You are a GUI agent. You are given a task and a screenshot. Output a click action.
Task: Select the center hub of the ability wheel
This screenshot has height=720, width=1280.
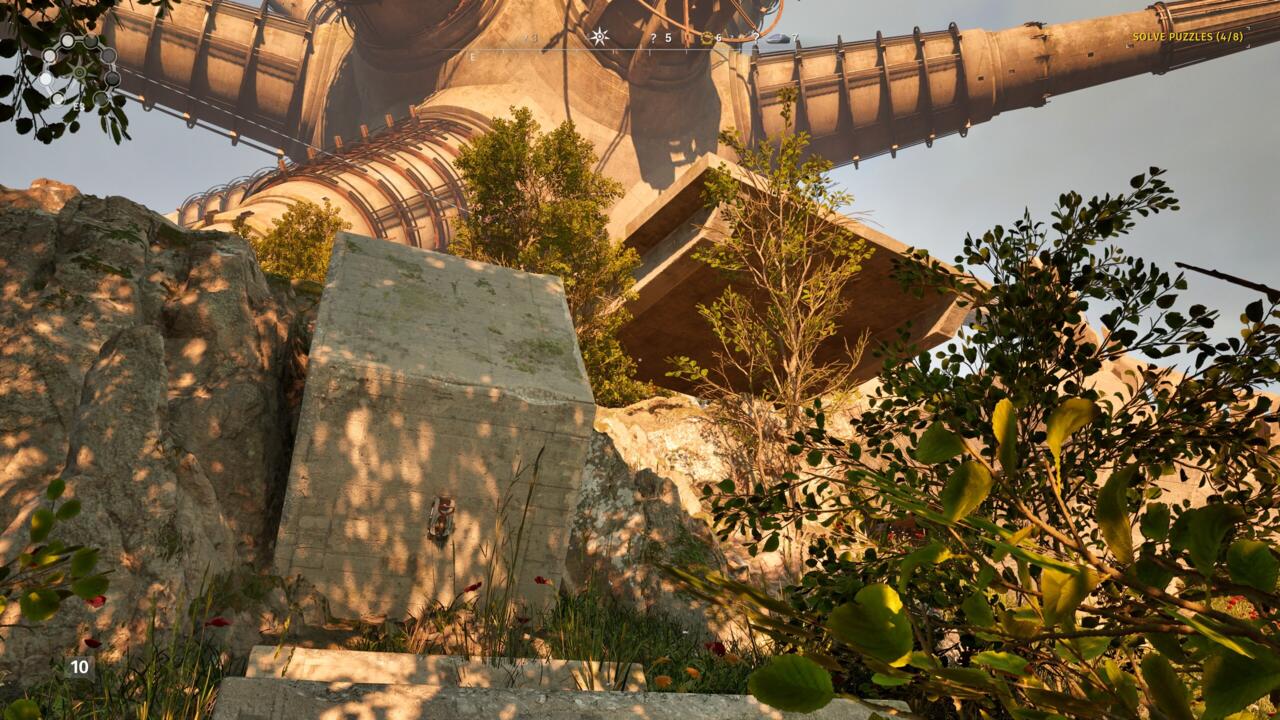pyautogui.click(x=79, y=72)
